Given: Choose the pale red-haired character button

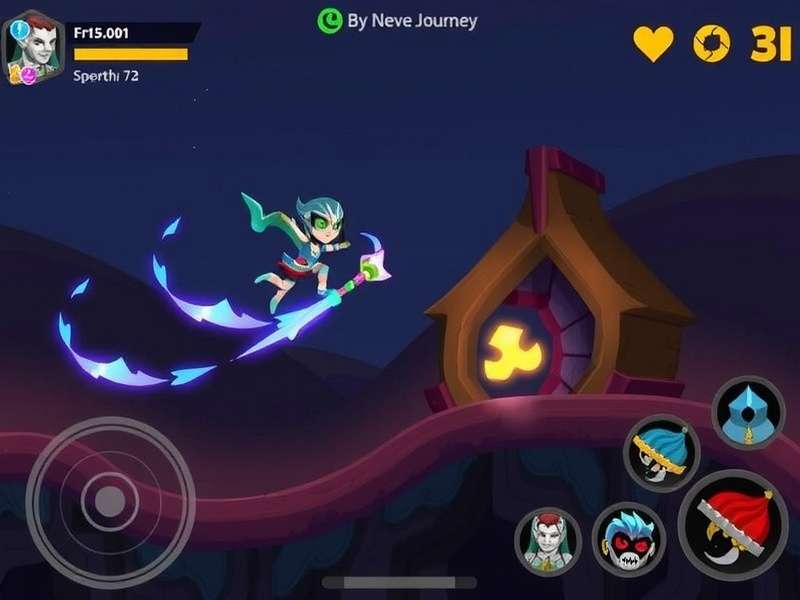Looking at the screenshot, I should [x=547, y=540].
